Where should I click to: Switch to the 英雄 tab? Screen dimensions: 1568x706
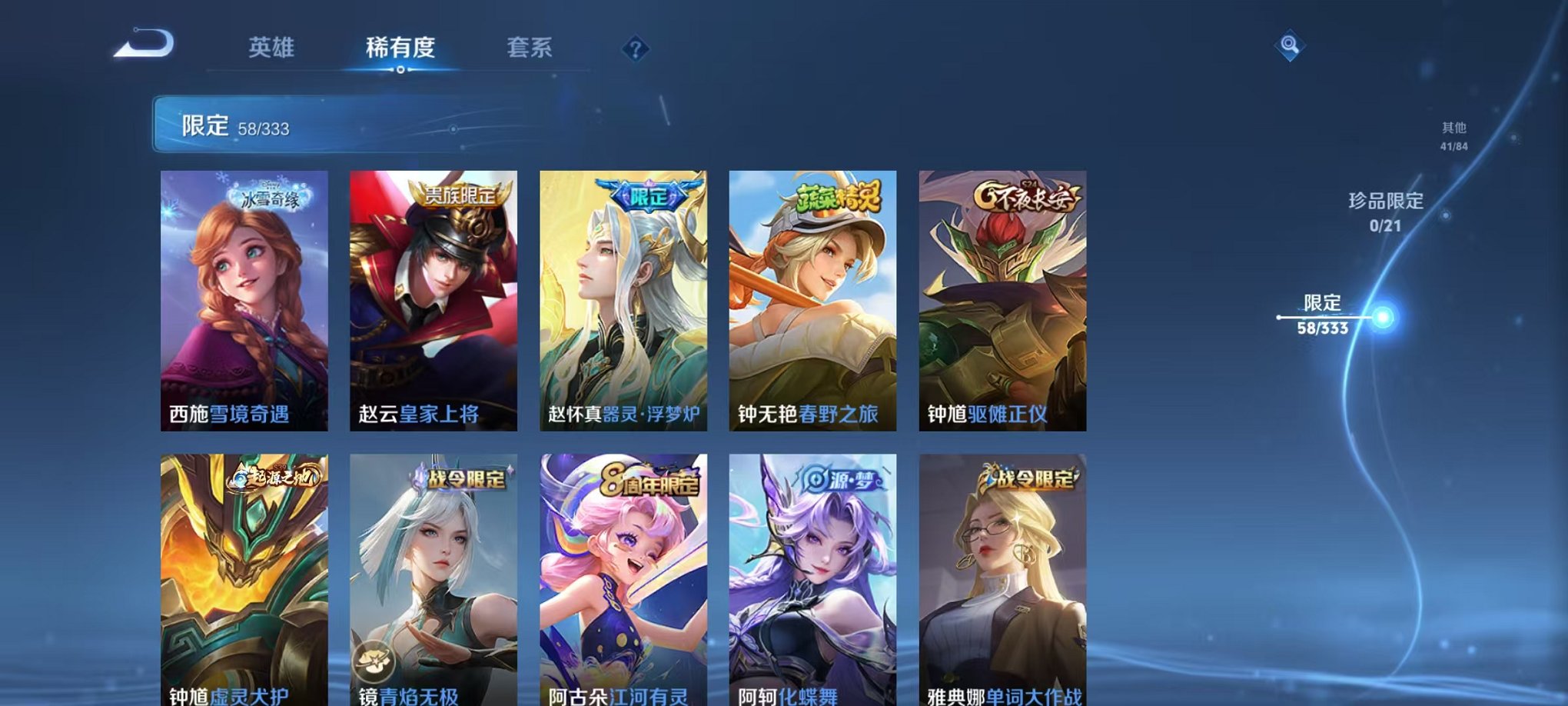(271, 47)
